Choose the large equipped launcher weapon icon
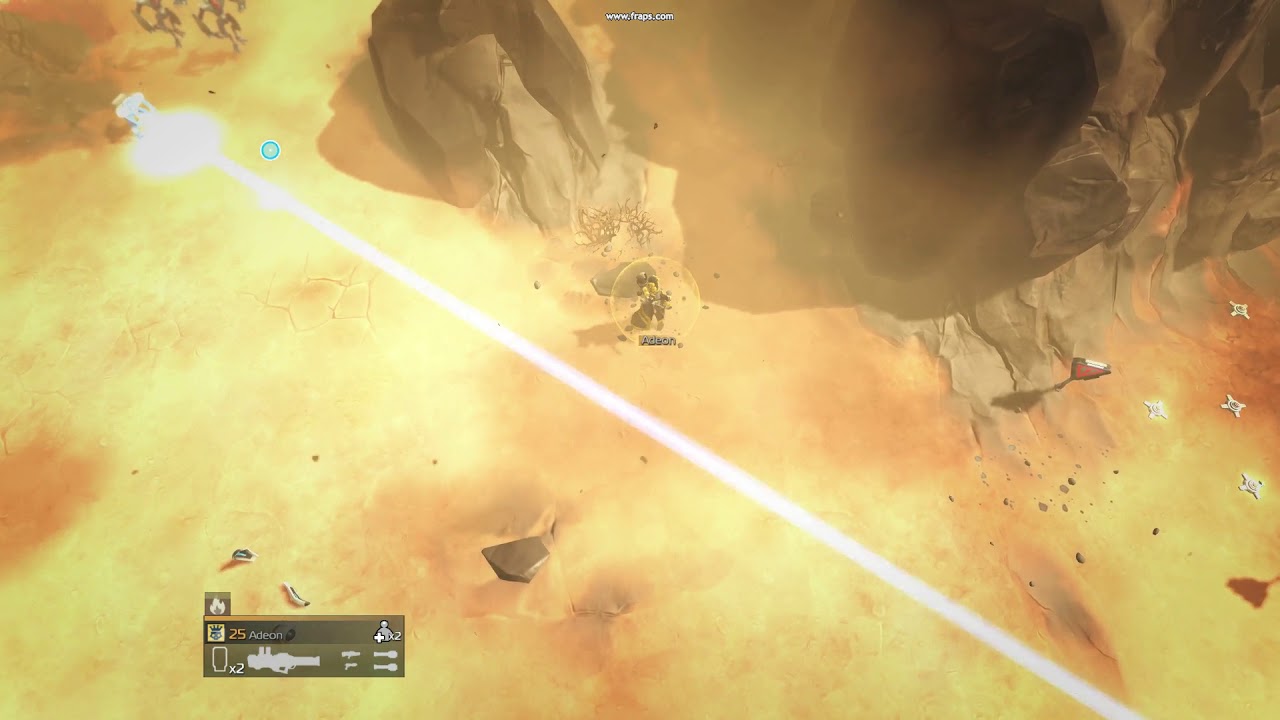 point(284,661)
